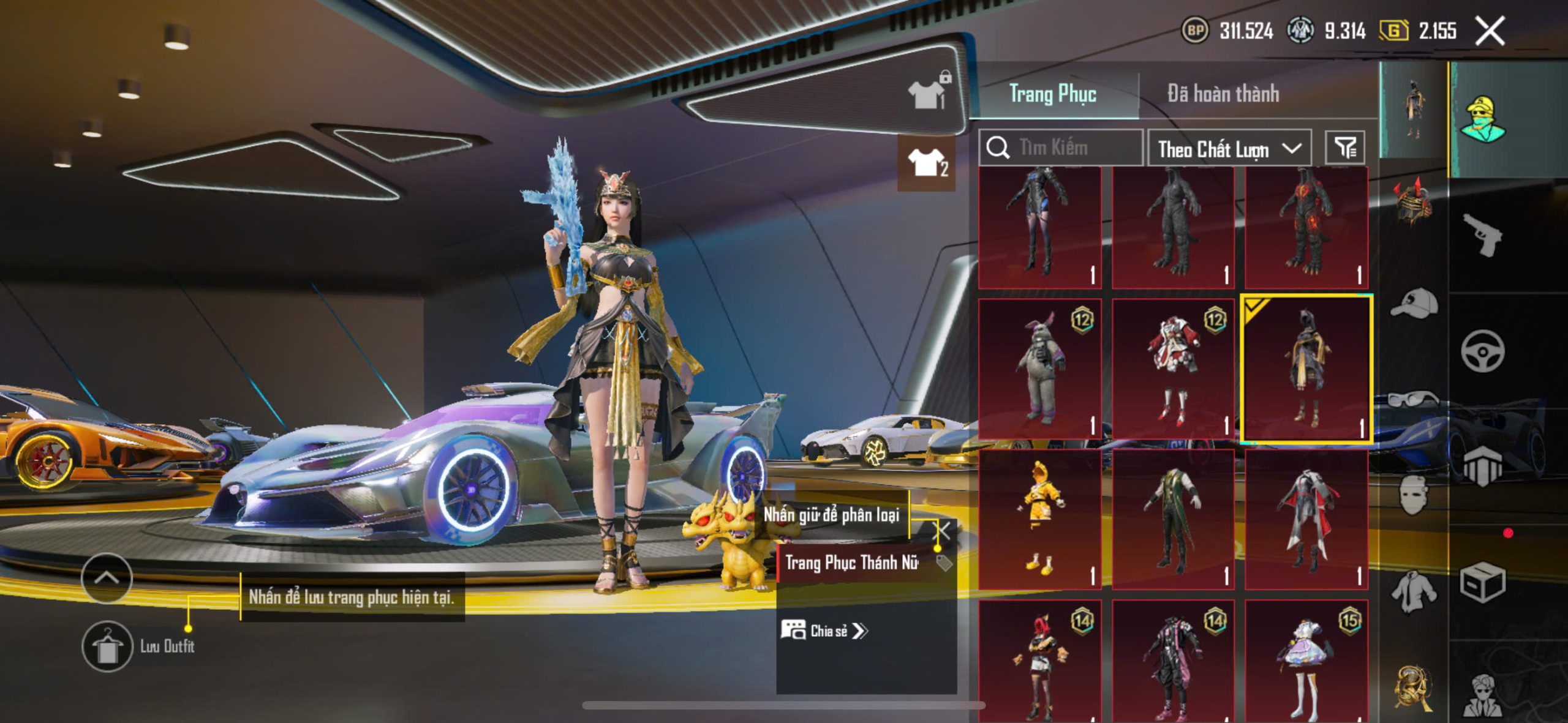Open the pistol weapon category
This screenshot has width=1568, height=723.
(1482, 234)
